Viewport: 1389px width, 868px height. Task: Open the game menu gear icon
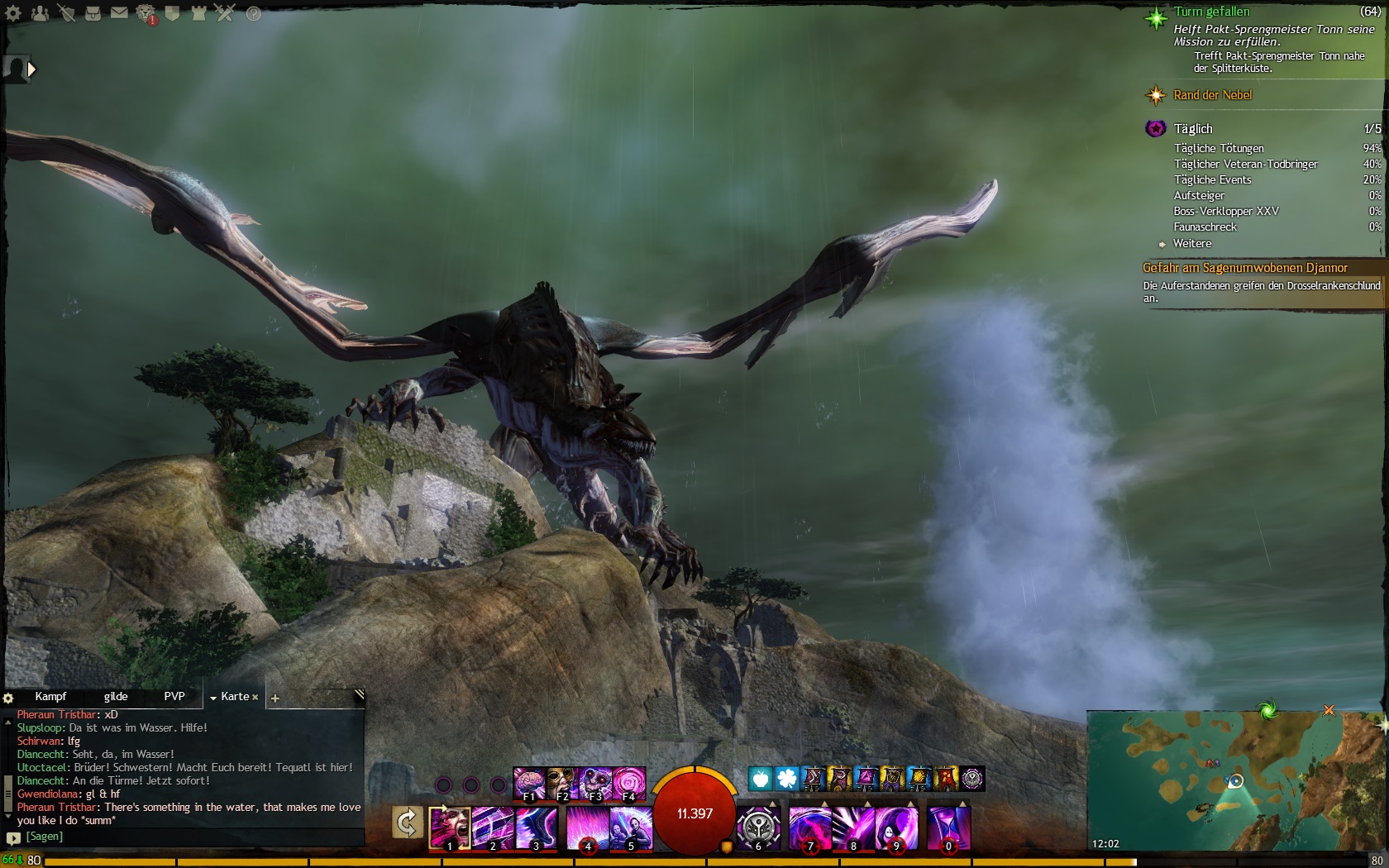tap(13, 13)
